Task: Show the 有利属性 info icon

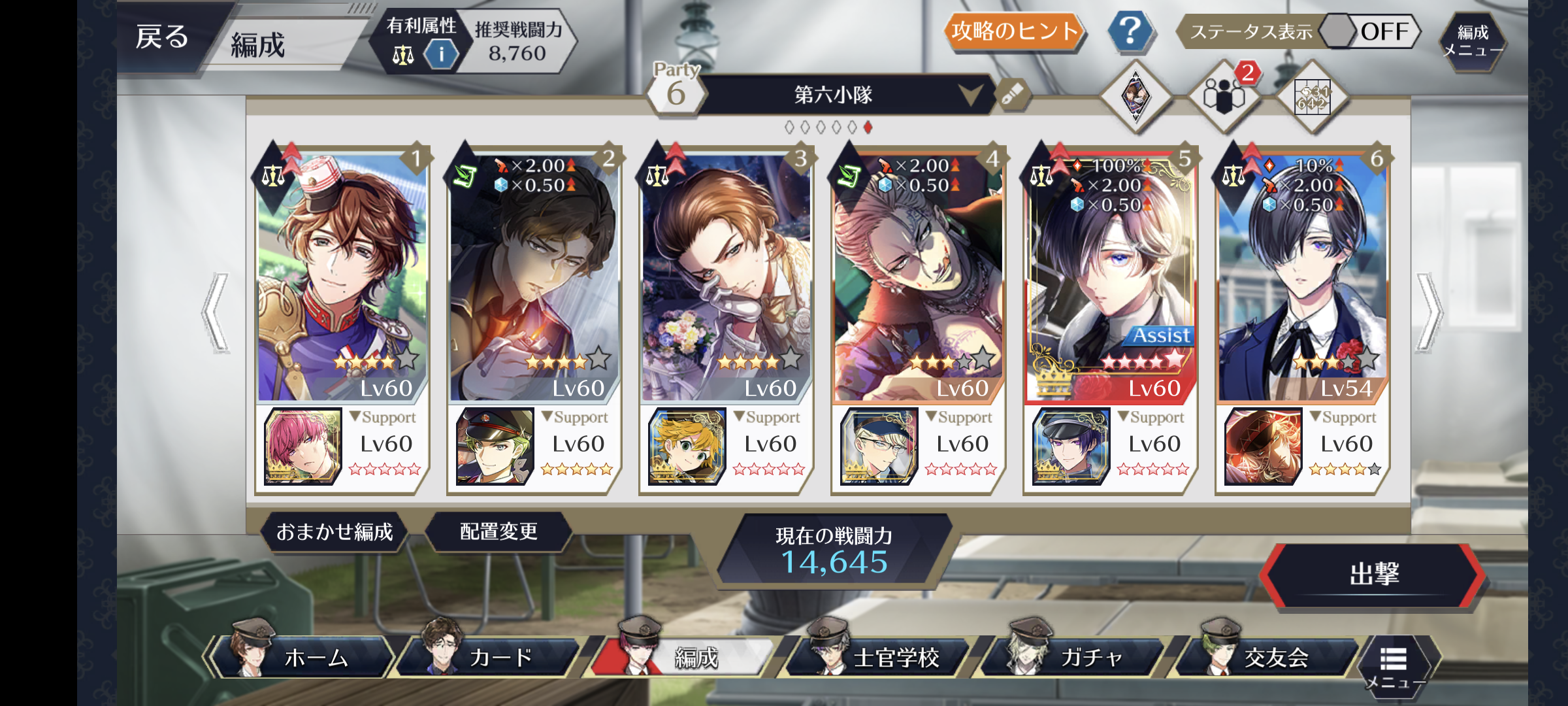Action: pyautogui.click(x=441, y=54)
